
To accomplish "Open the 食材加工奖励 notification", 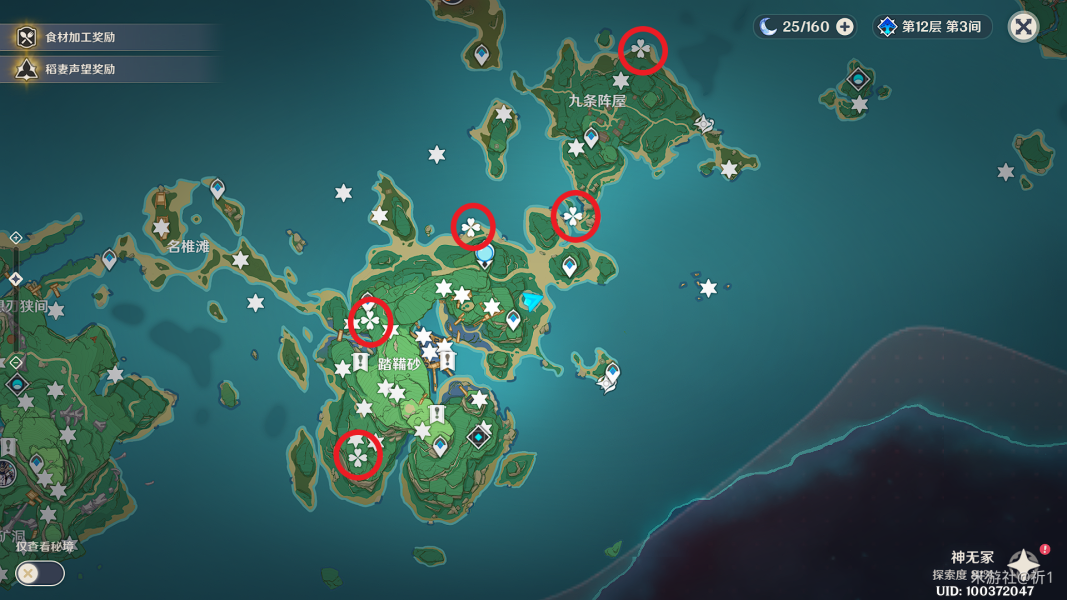I will [x=80, y=37].
